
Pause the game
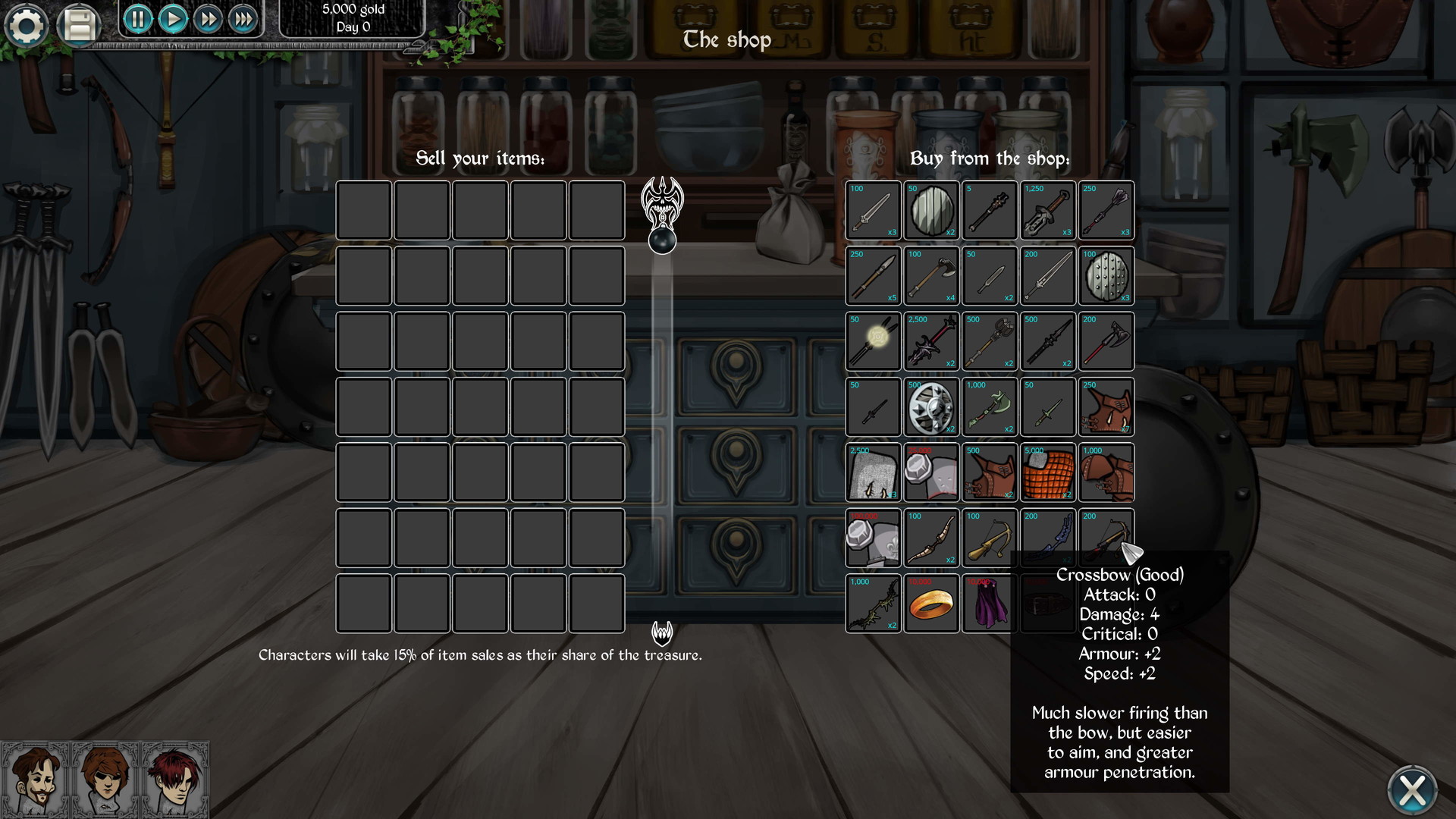click(x=137, y=20)
